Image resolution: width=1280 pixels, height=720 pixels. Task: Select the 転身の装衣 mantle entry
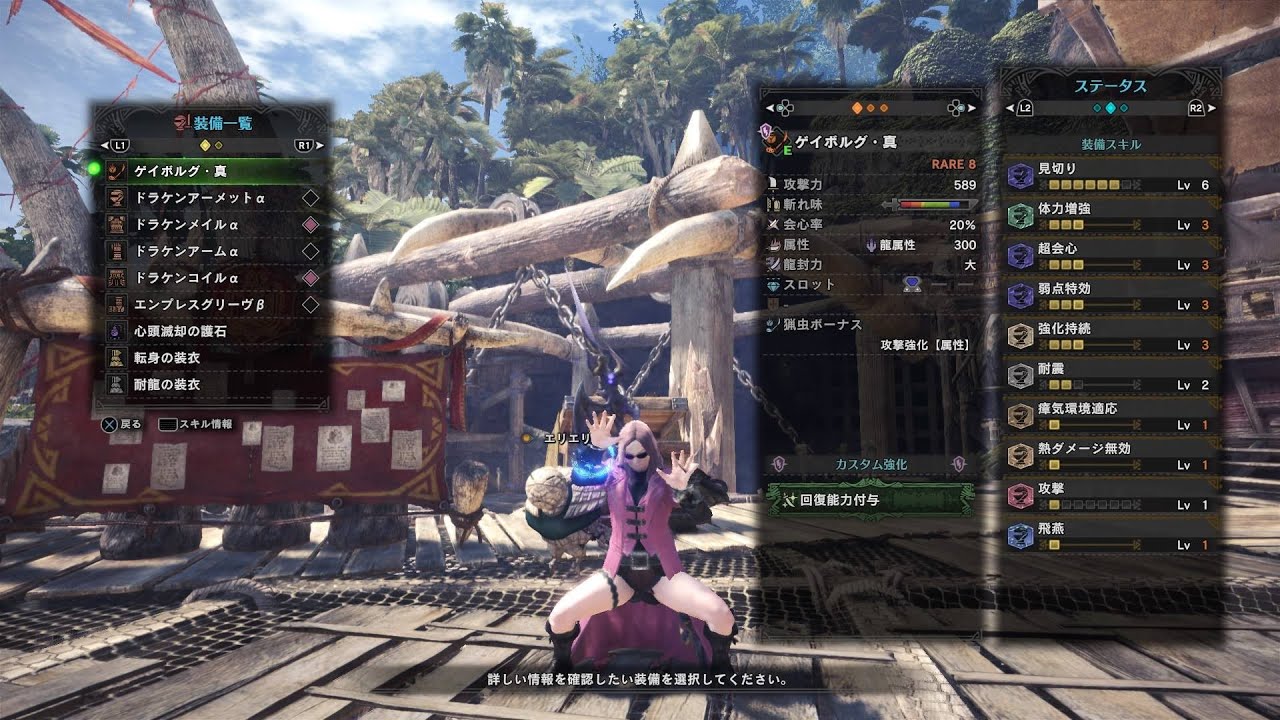tap(210, 357)
